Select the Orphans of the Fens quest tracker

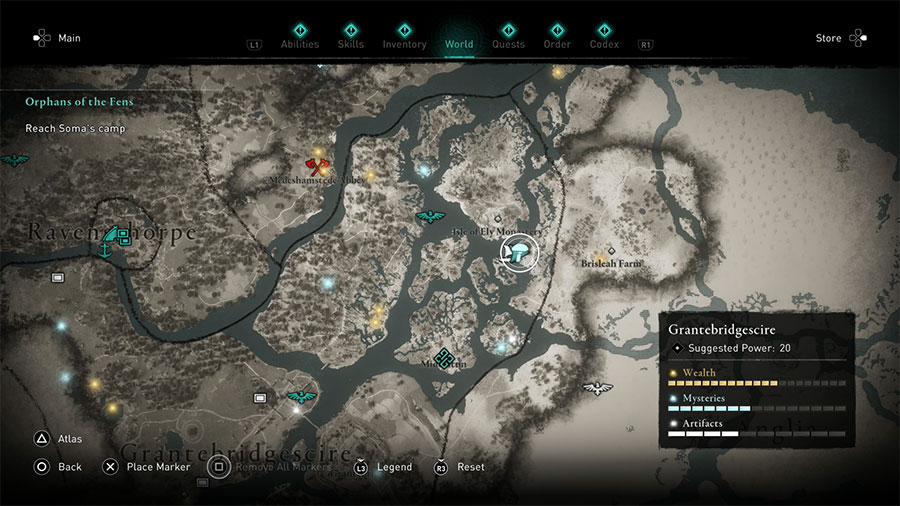[x=80, y=102]
